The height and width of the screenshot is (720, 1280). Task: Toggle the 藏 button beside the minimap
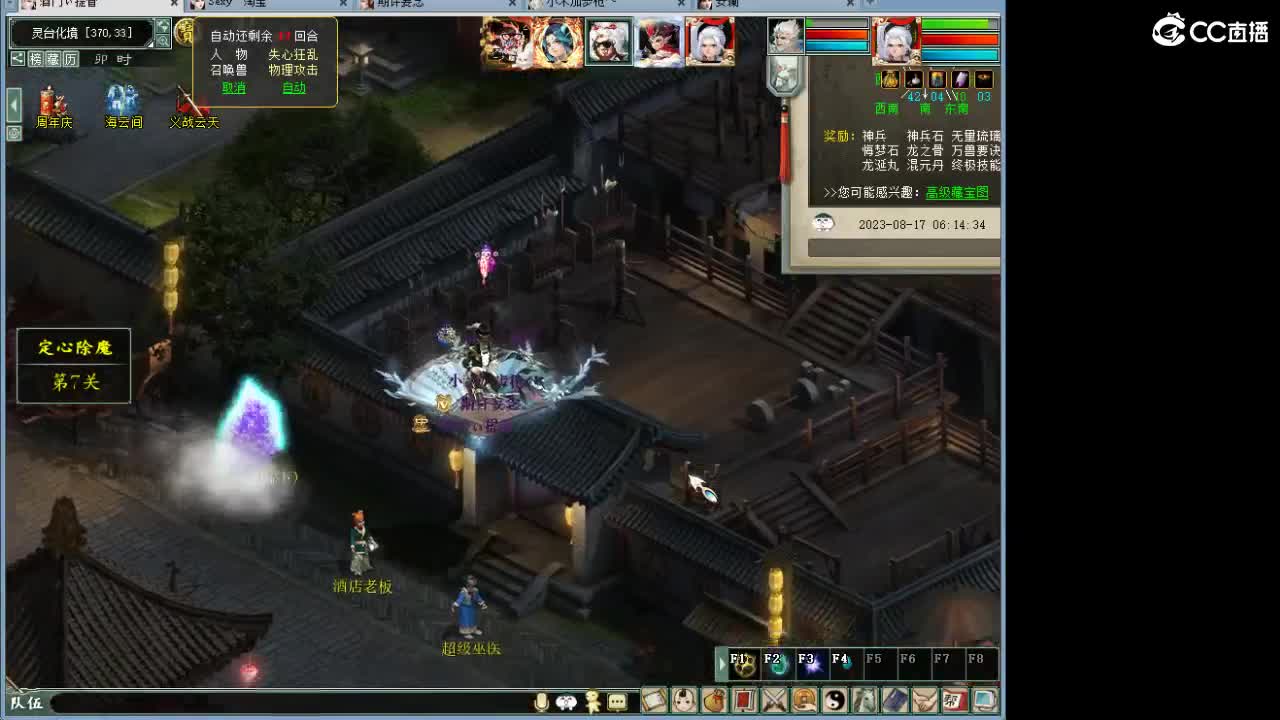tap(53, 58)
